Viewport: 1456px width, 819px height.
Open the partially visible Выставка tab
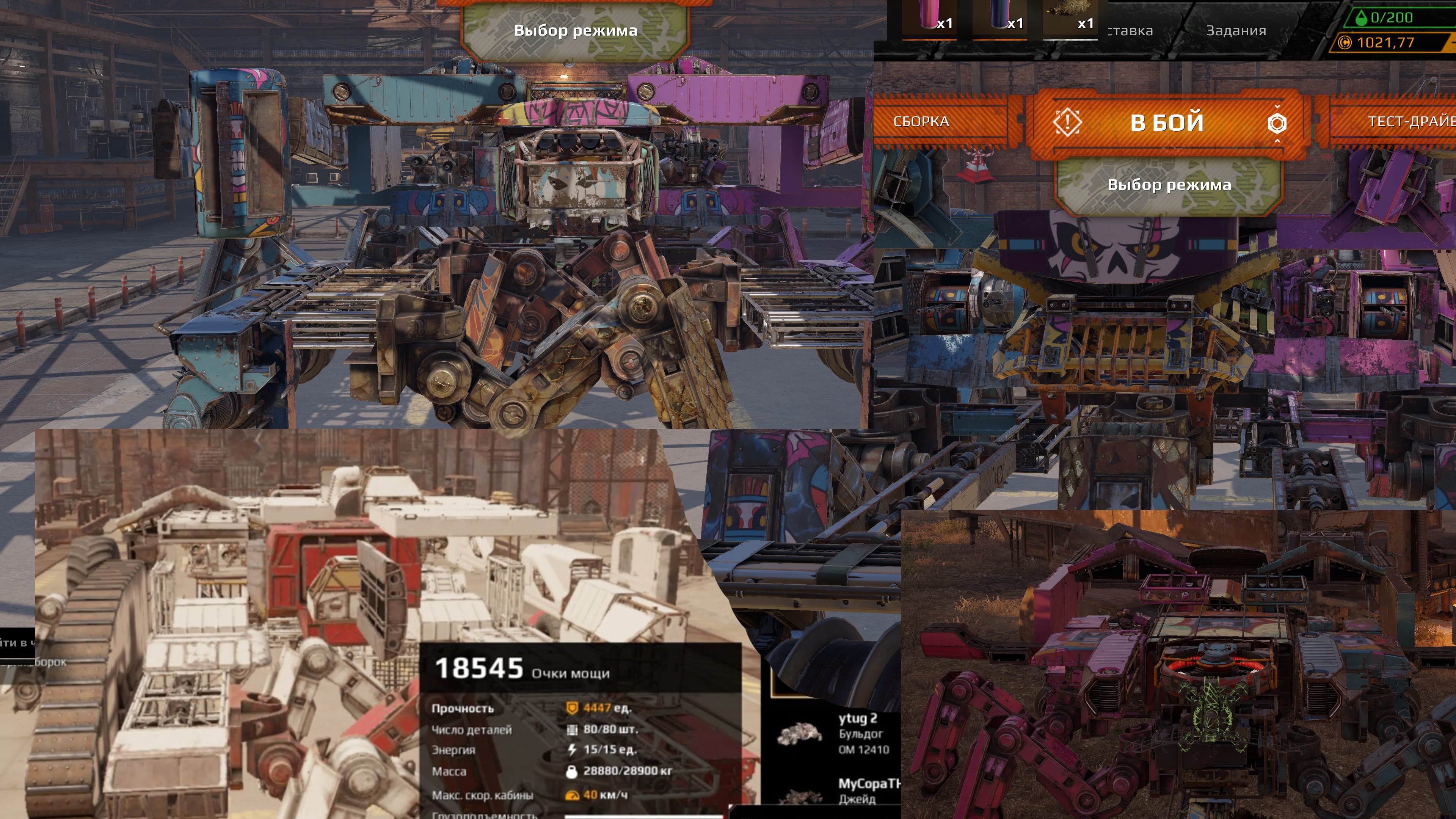[1130, 30]
